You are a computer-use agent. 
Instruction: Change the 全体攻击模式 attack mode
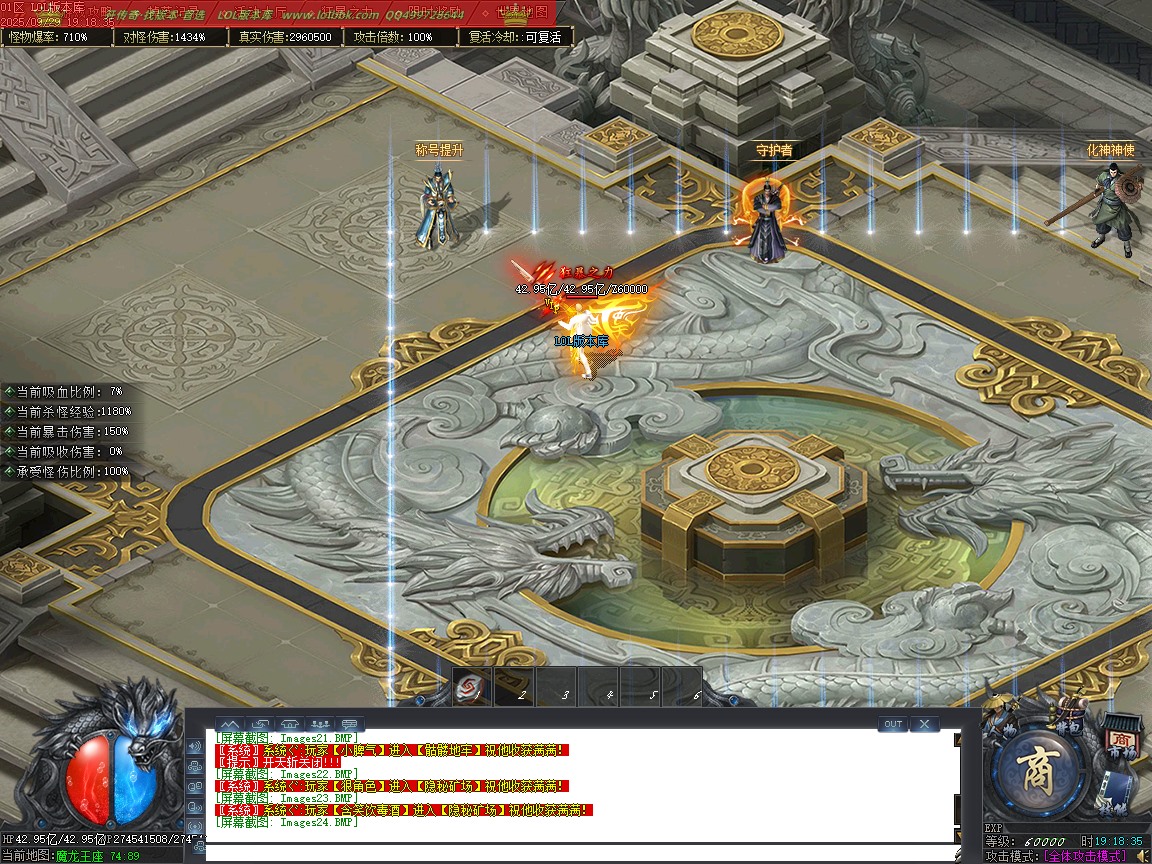1084,856
